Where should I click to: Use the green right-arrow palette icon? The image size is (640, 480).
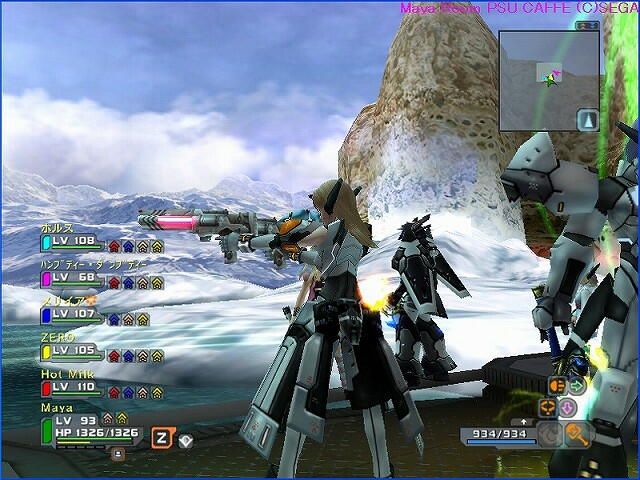coord(577,385)
